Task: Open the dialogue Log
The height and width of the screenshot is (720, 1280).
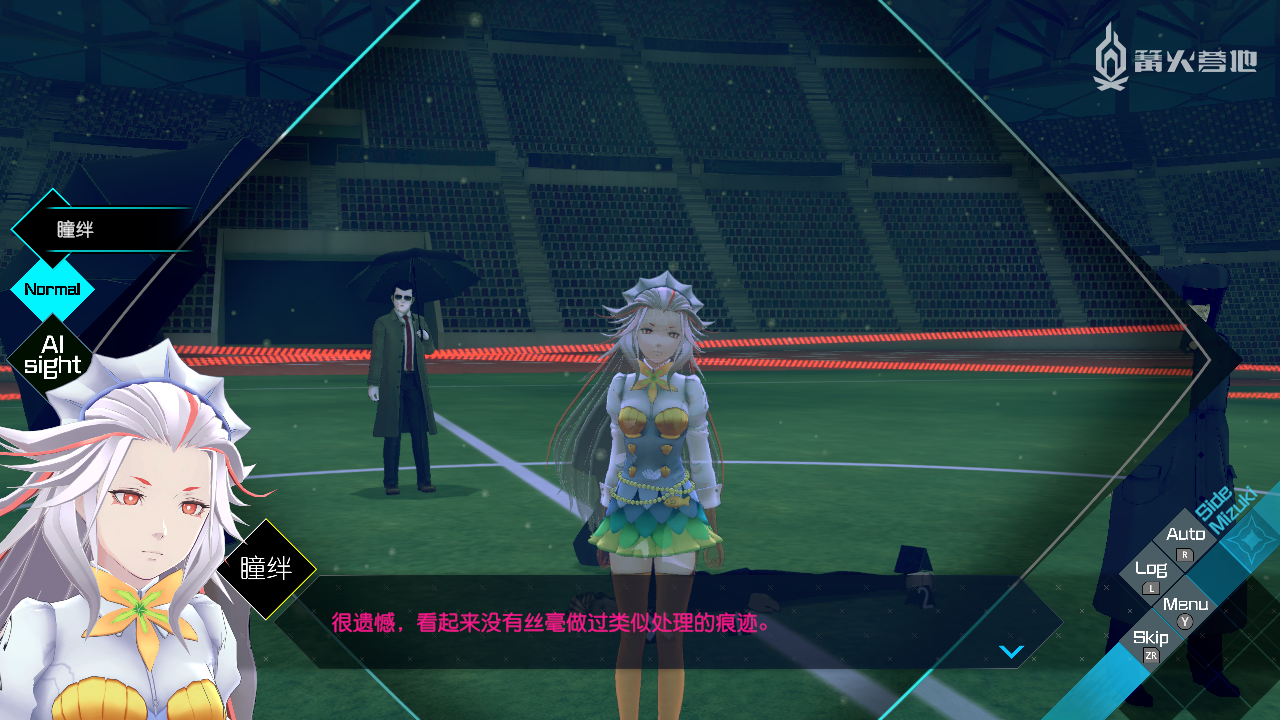Action: (x=1151, y=575)
